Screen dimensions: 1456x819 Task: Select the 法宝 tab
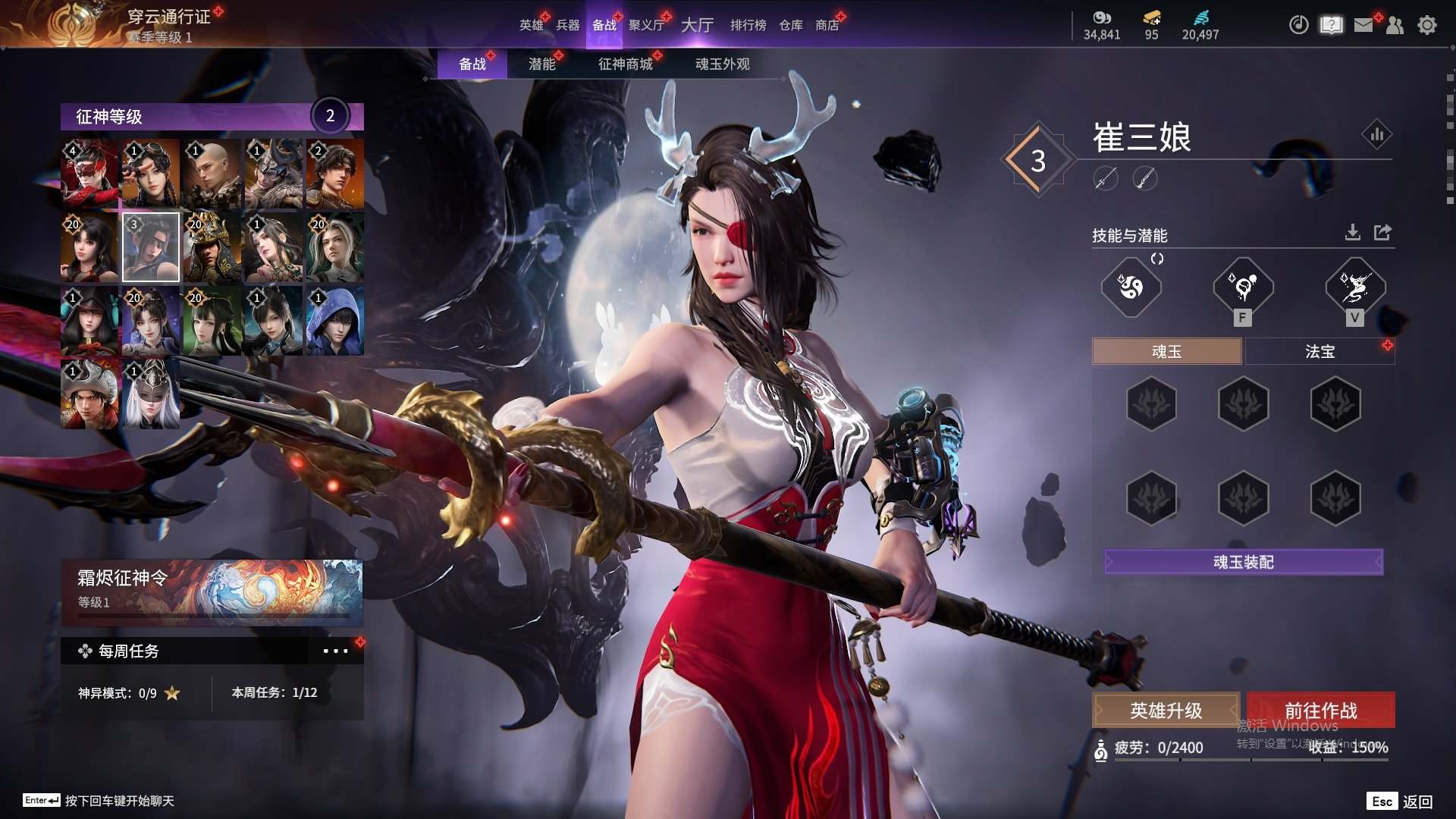point(1319,351)
